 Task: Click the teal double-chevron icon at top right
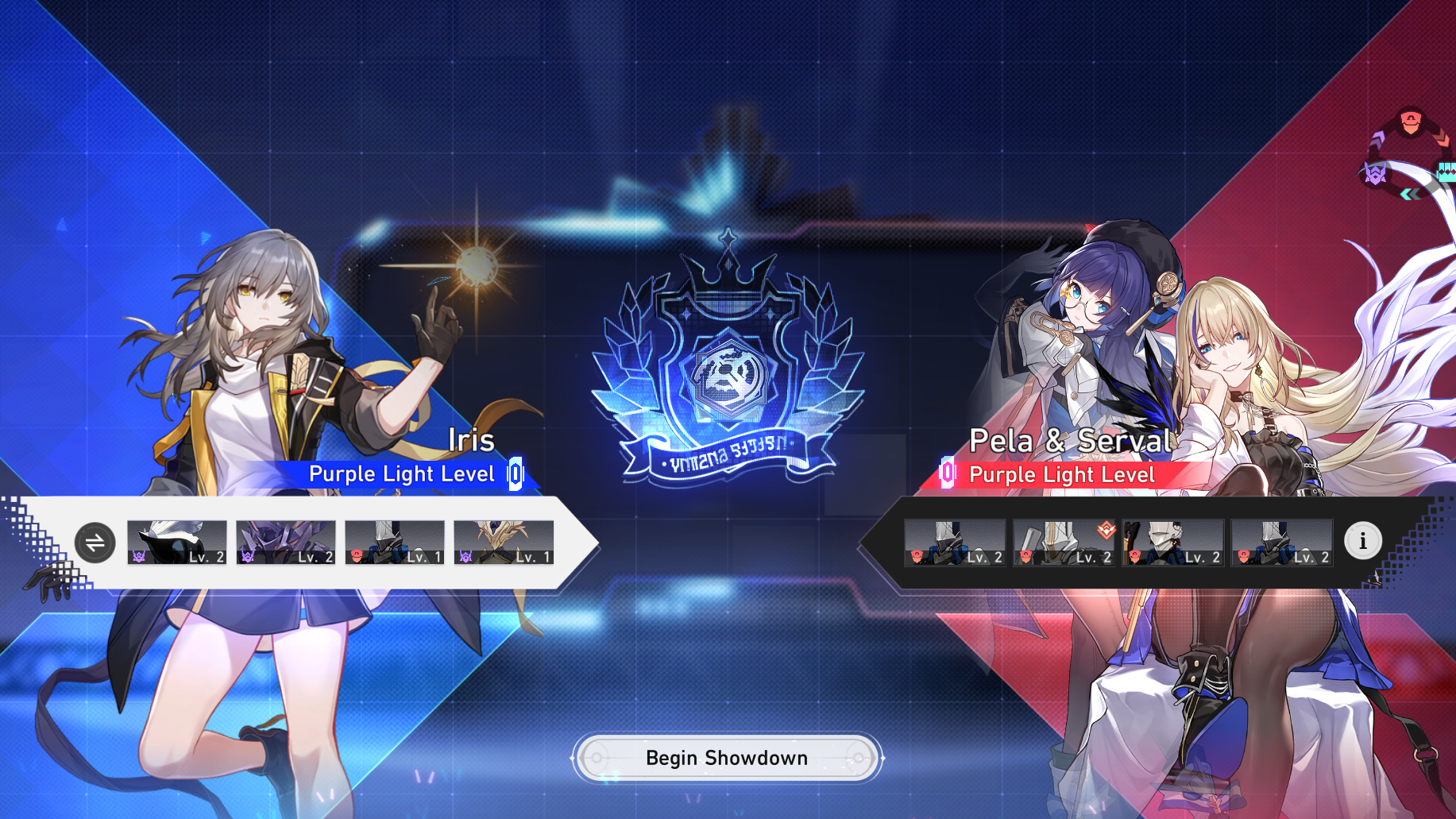tap(1411, 192)
